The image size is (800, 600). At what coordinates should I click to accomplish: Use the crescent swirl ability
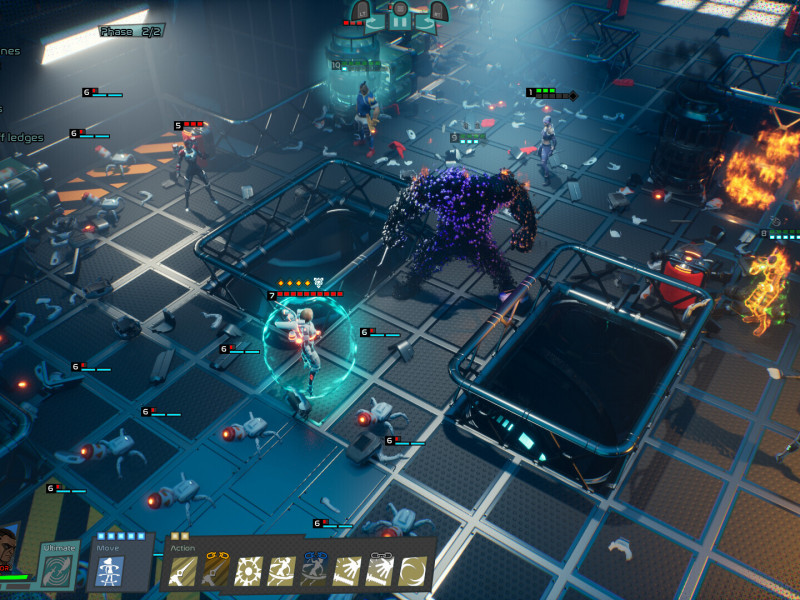click(x=411, y=571)
